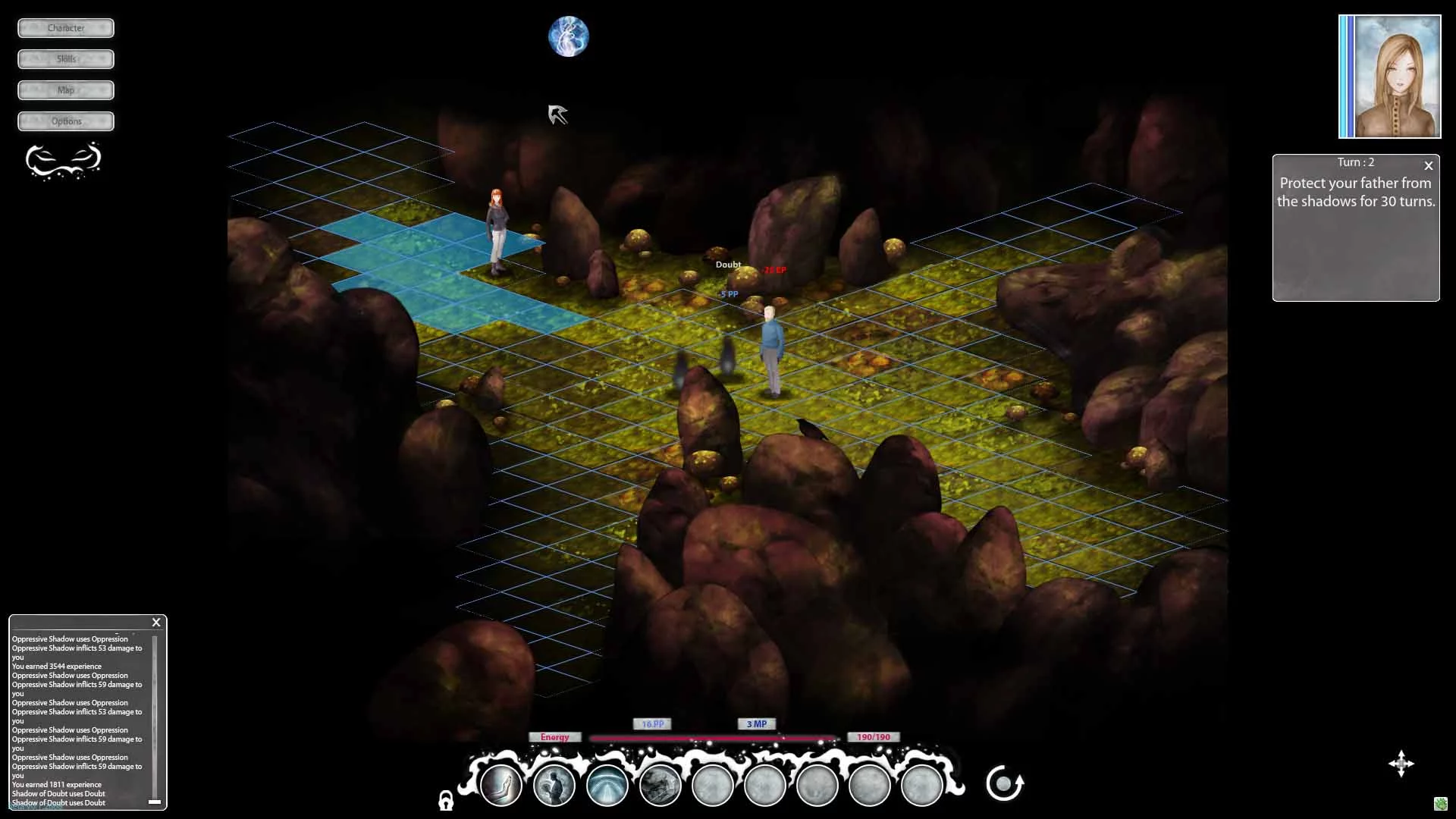Viewport: 1456px width, 819px height.
Task: Use the fourth skill with cracked-stone art
Action: click(x=660, y=785)
